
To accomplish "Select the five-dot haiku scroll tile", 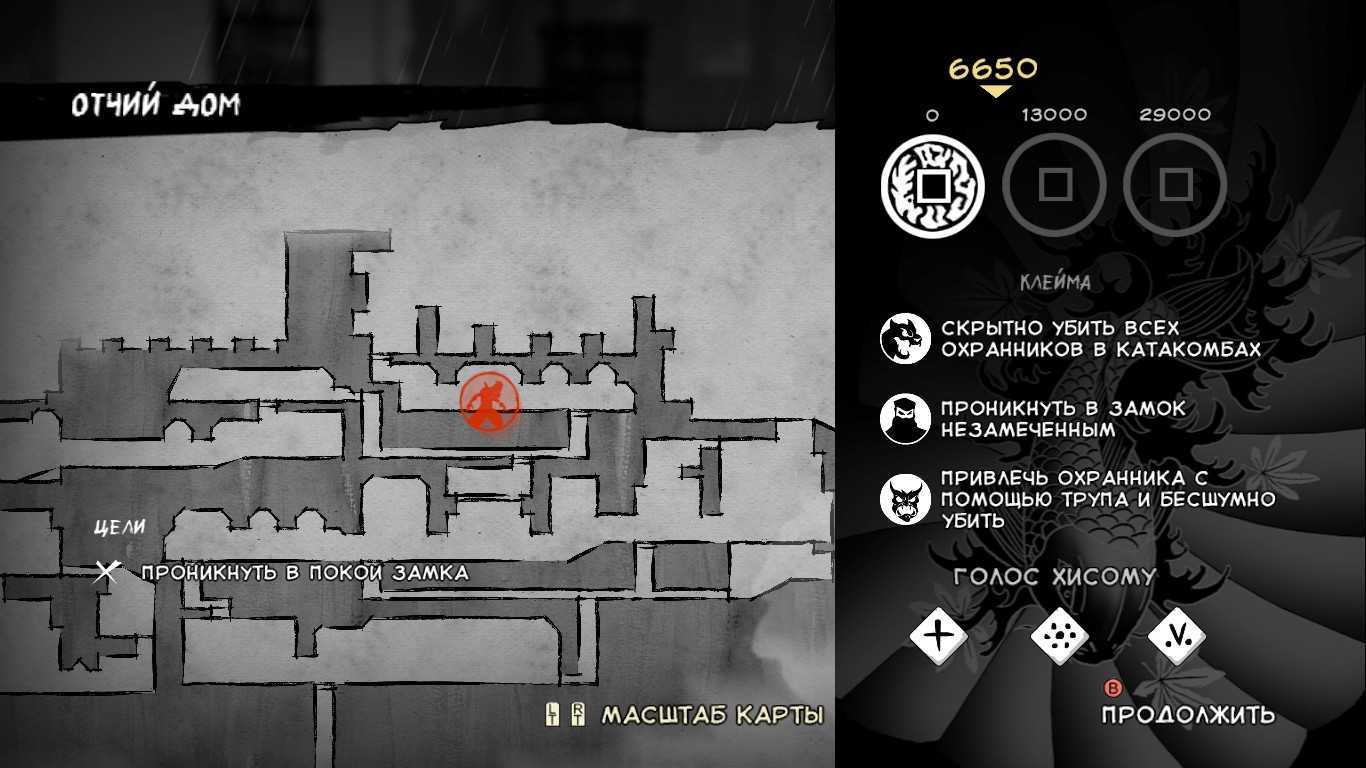I will coord(1058,634).
